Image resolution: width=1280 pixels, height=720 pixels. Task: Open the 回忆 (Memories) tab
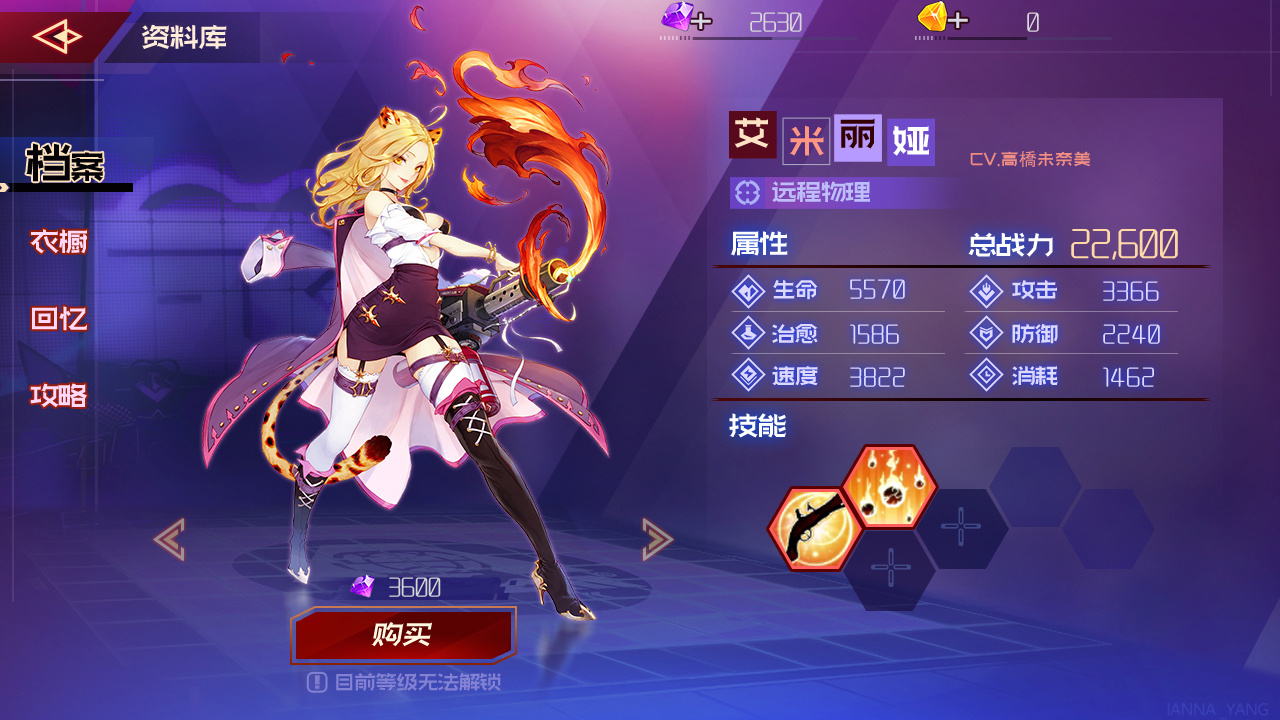pos(57,318)
